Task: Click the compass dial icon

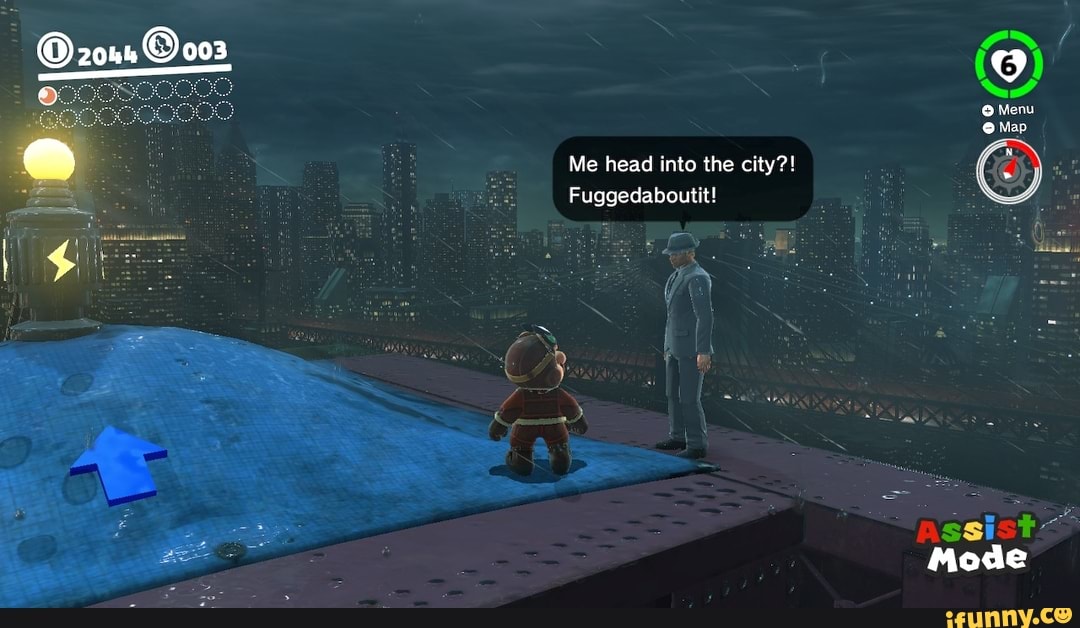Action: pos(1009,171)
